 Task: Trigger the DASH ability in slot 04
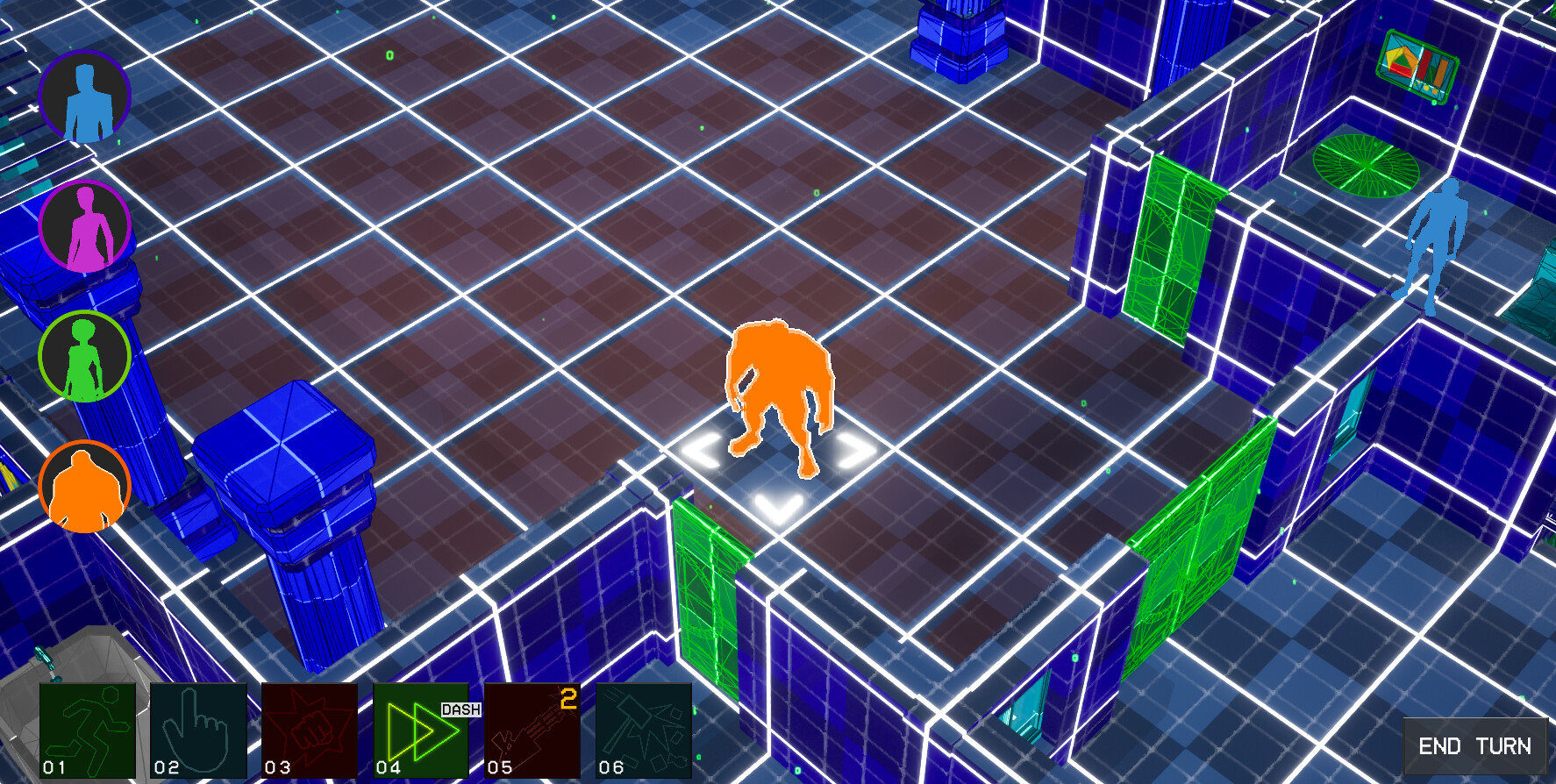click(x=420, y=735)
